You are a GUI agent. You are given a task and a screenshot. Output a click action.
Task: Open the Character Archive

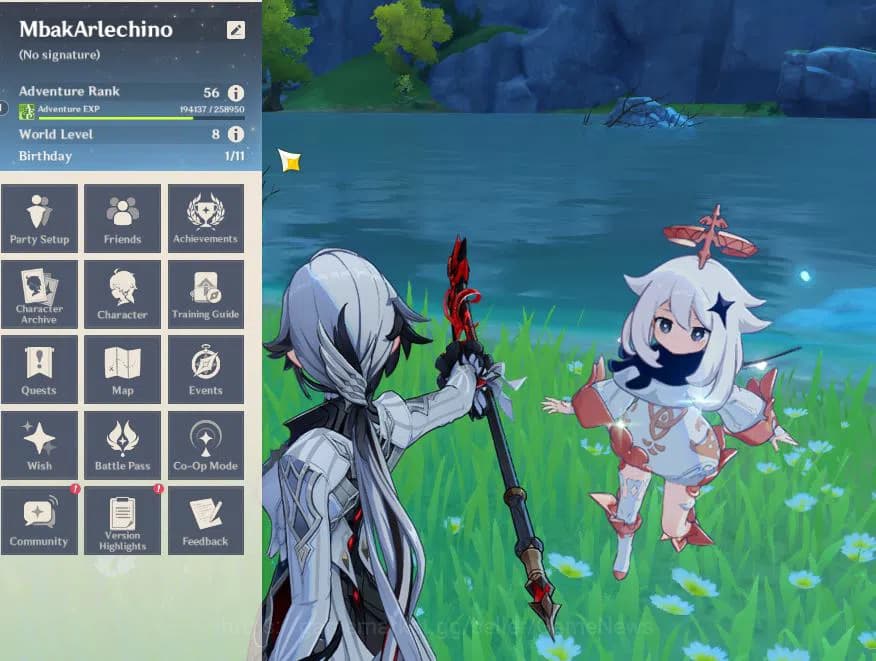tap(39, 294)
